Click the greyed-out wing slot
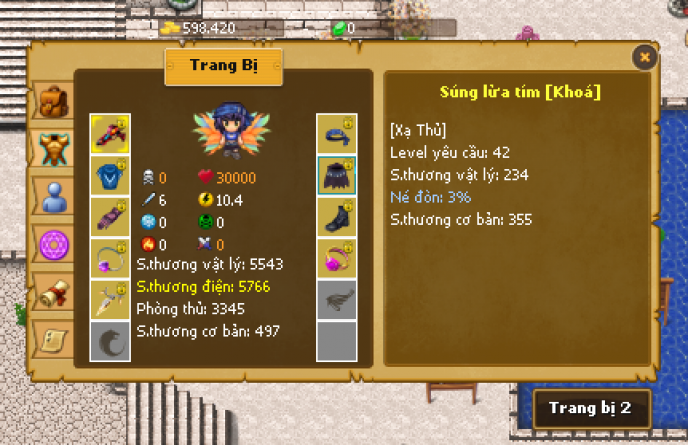The height and width of the screenshot is (445, 688). click(337, 300)
